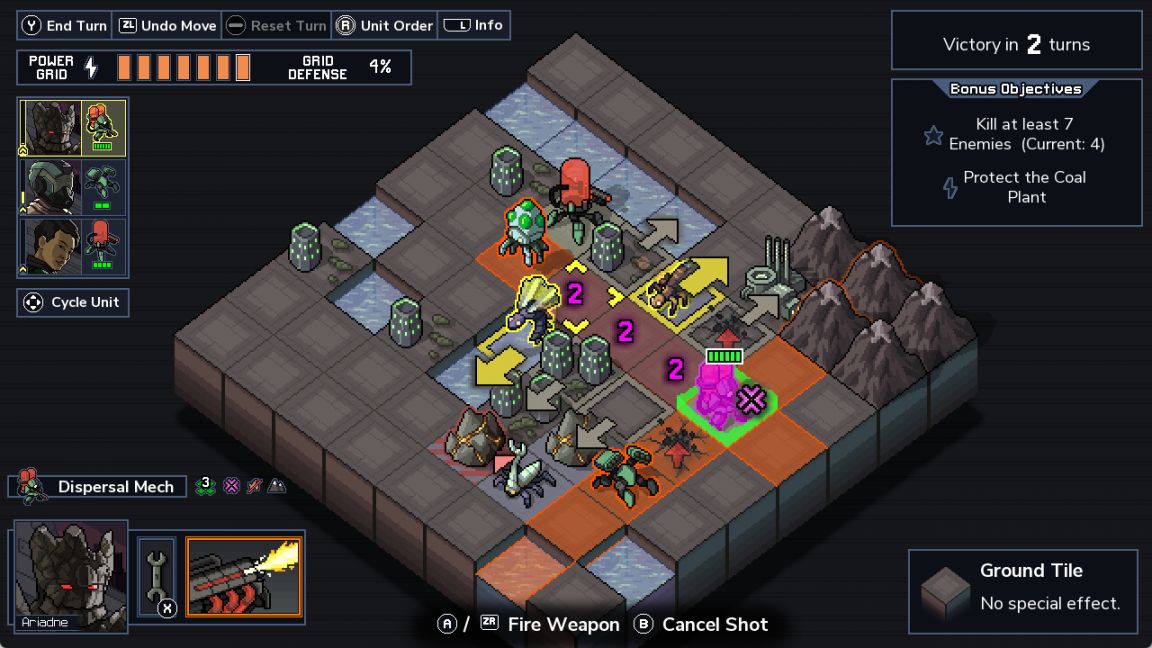This screenshot has height=648, width=1152.
Task: Select the helmeted pilot's mech portrait
Action: pyautogui.click(x=72, y=188)
